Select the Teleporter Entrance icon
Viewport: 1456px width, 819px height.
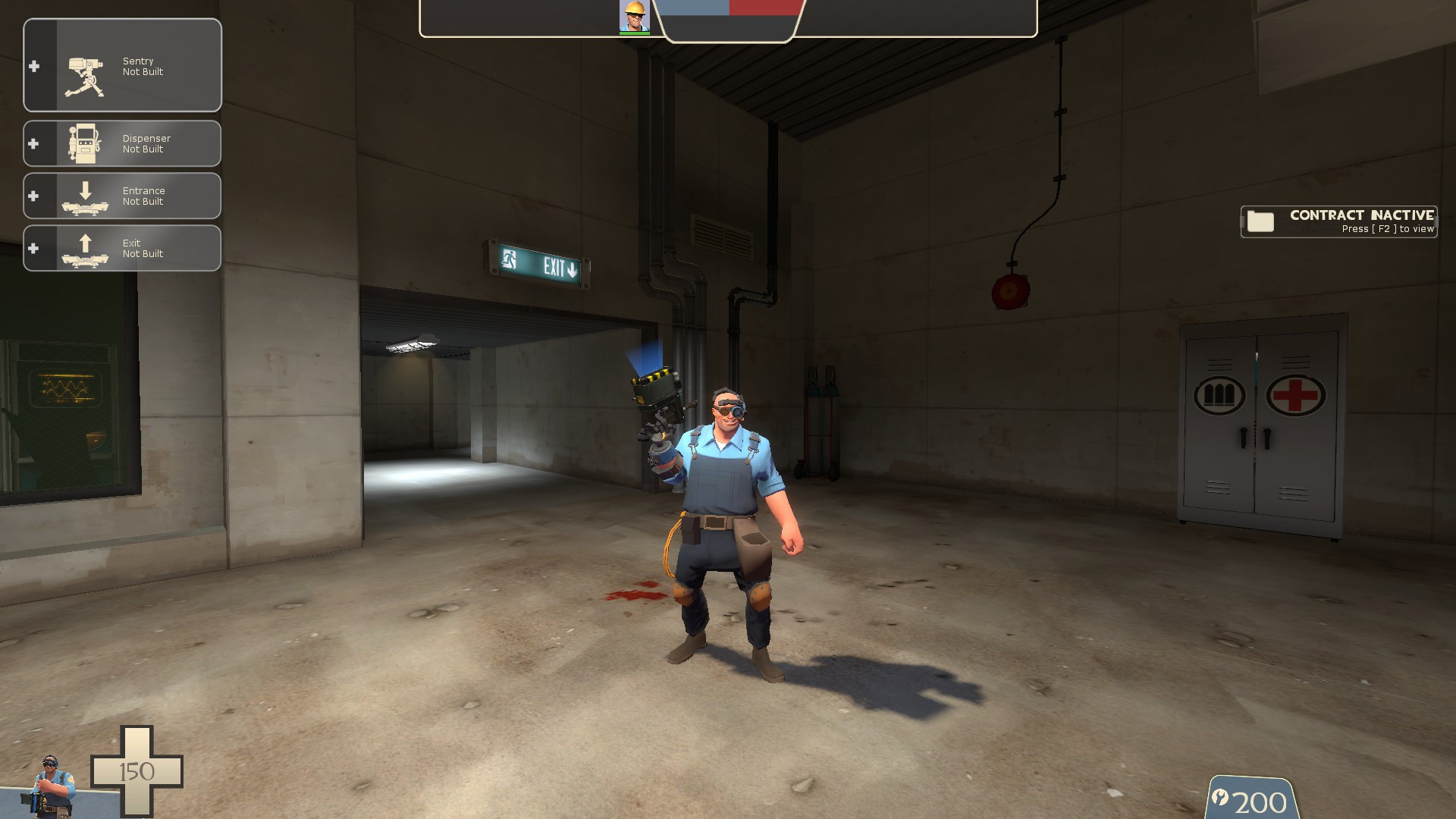[85, 196]
